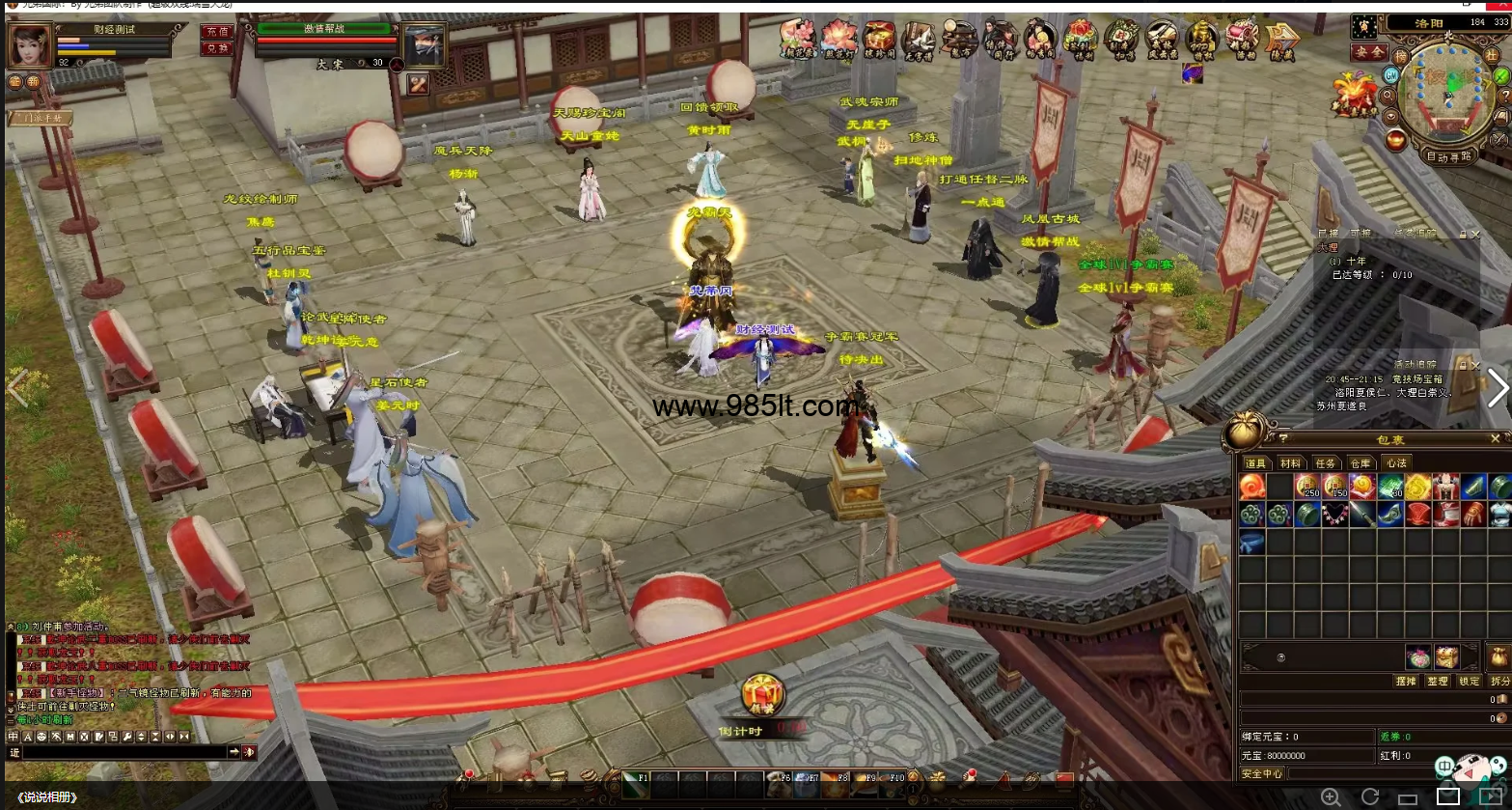This screenshot has width=1512, height=810.
Task: Select the red gloves in the bag
Action: click(1472, 515)
